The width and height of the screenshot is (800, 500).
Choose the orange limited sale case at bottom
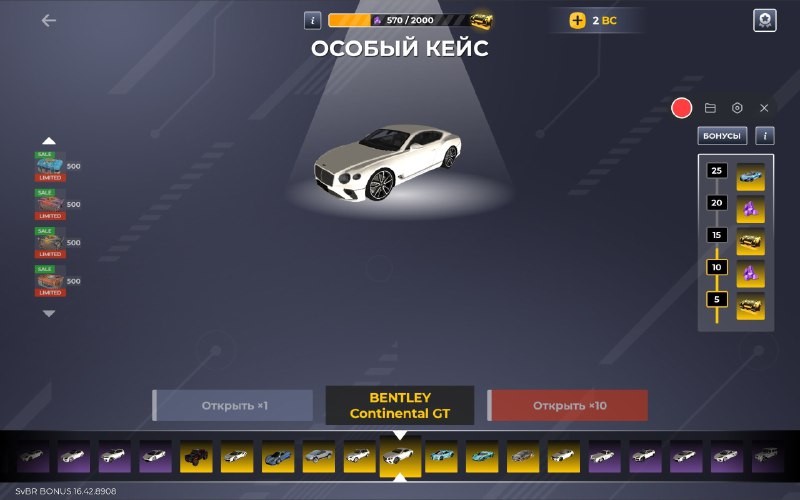pos(50,282)
